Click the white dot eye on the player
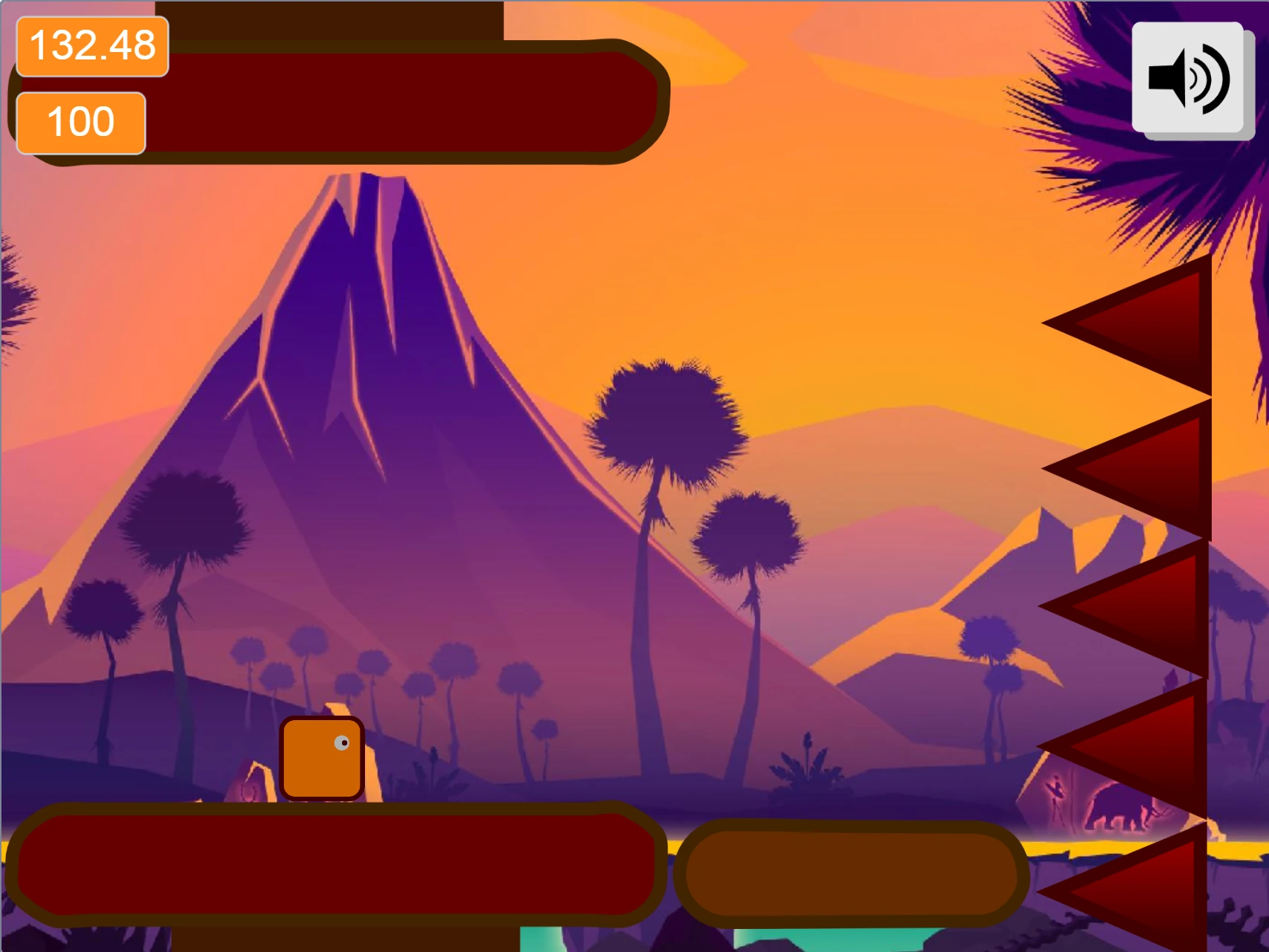The width and height of the screenshot is (1269, 952). coord(343,742)
